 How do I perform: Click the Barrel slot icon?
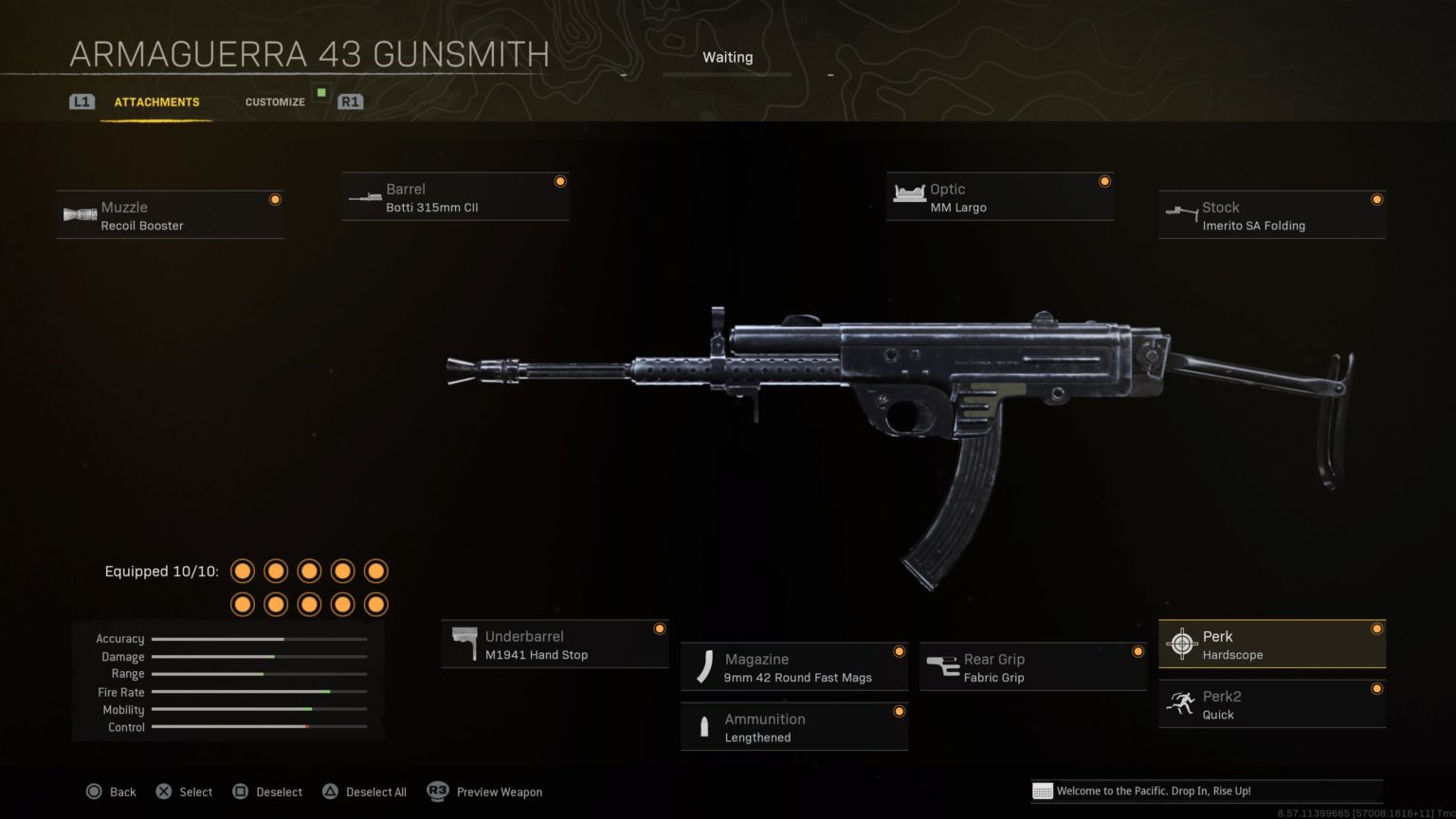point(365,196)
